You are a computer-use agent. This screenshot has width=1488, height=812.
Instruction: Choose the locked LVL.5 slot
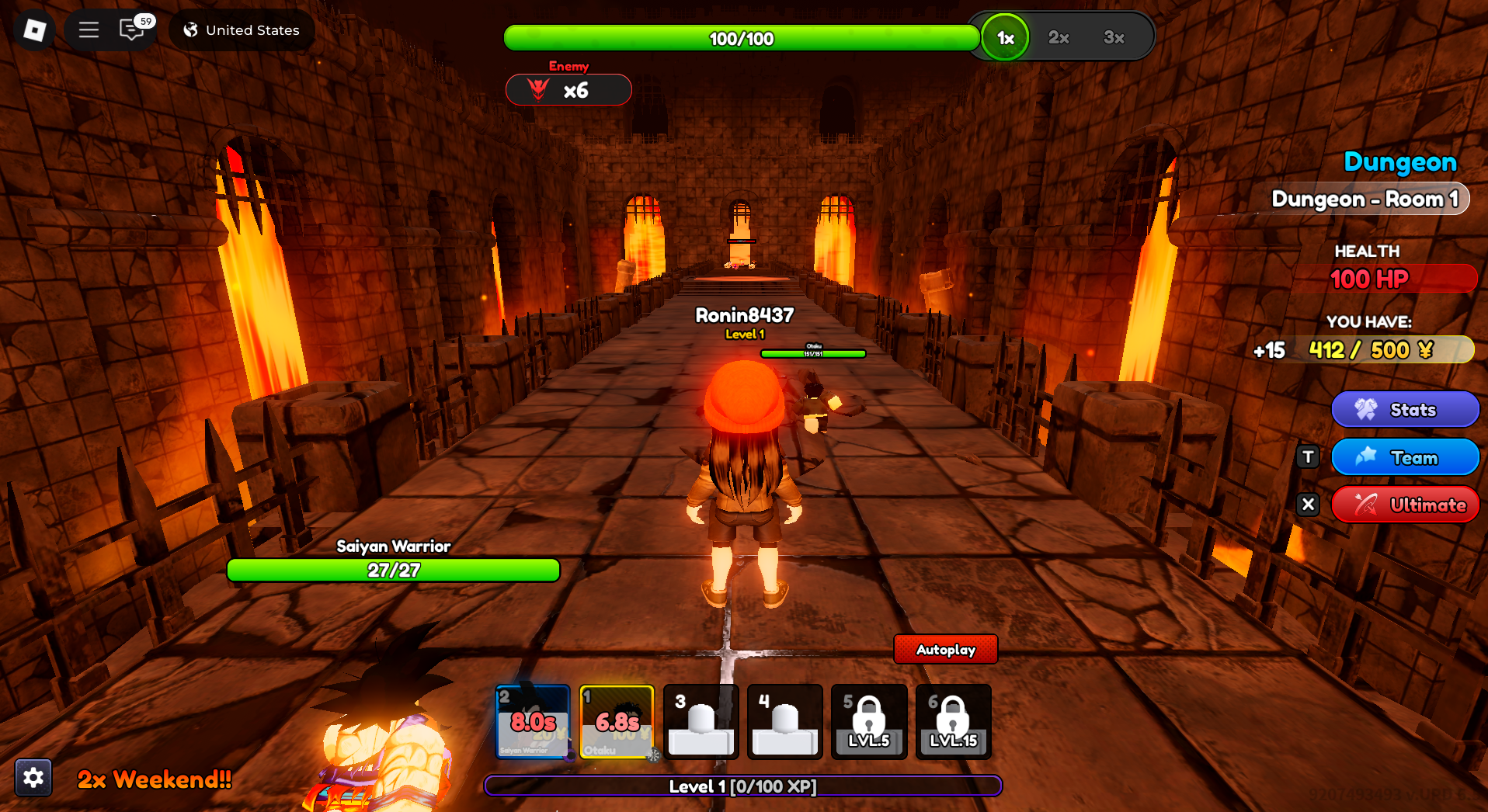coord(868,722)
